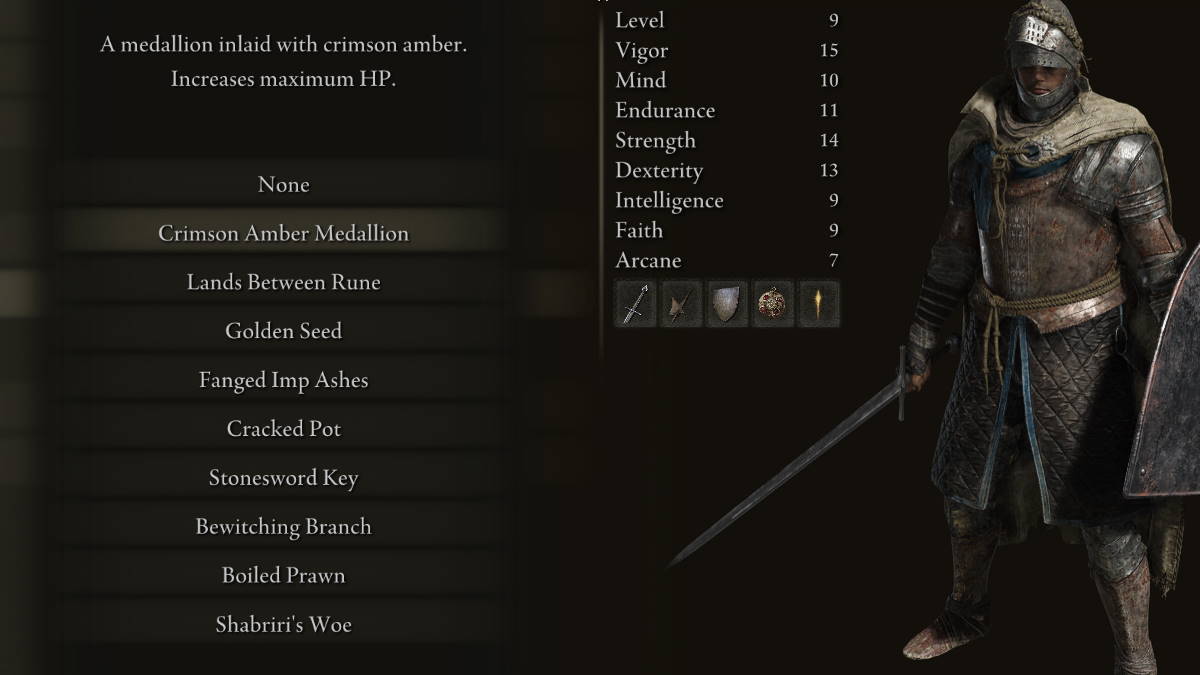Click the glowing golden item icon
The image size is (1200, 675).
point(819,304)
